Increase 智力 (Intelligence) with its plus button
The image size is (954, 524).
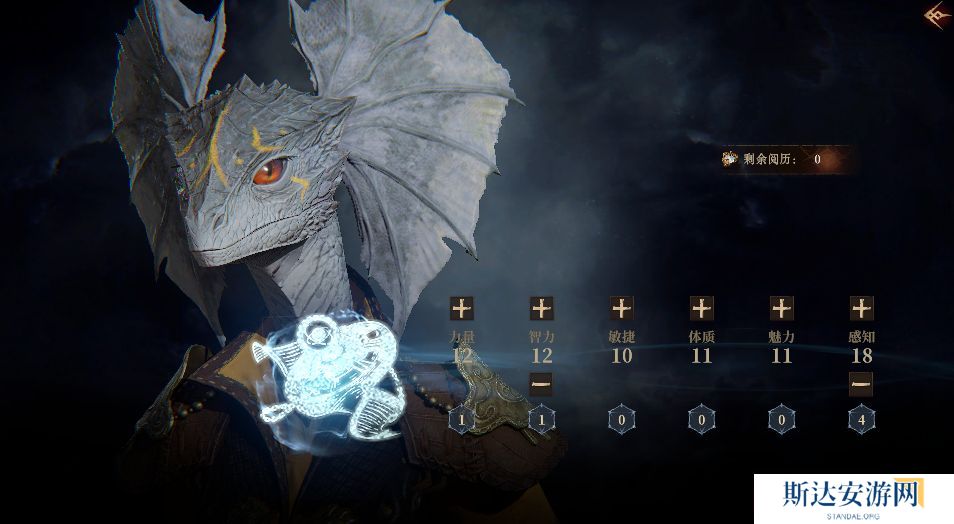(541, 309)
